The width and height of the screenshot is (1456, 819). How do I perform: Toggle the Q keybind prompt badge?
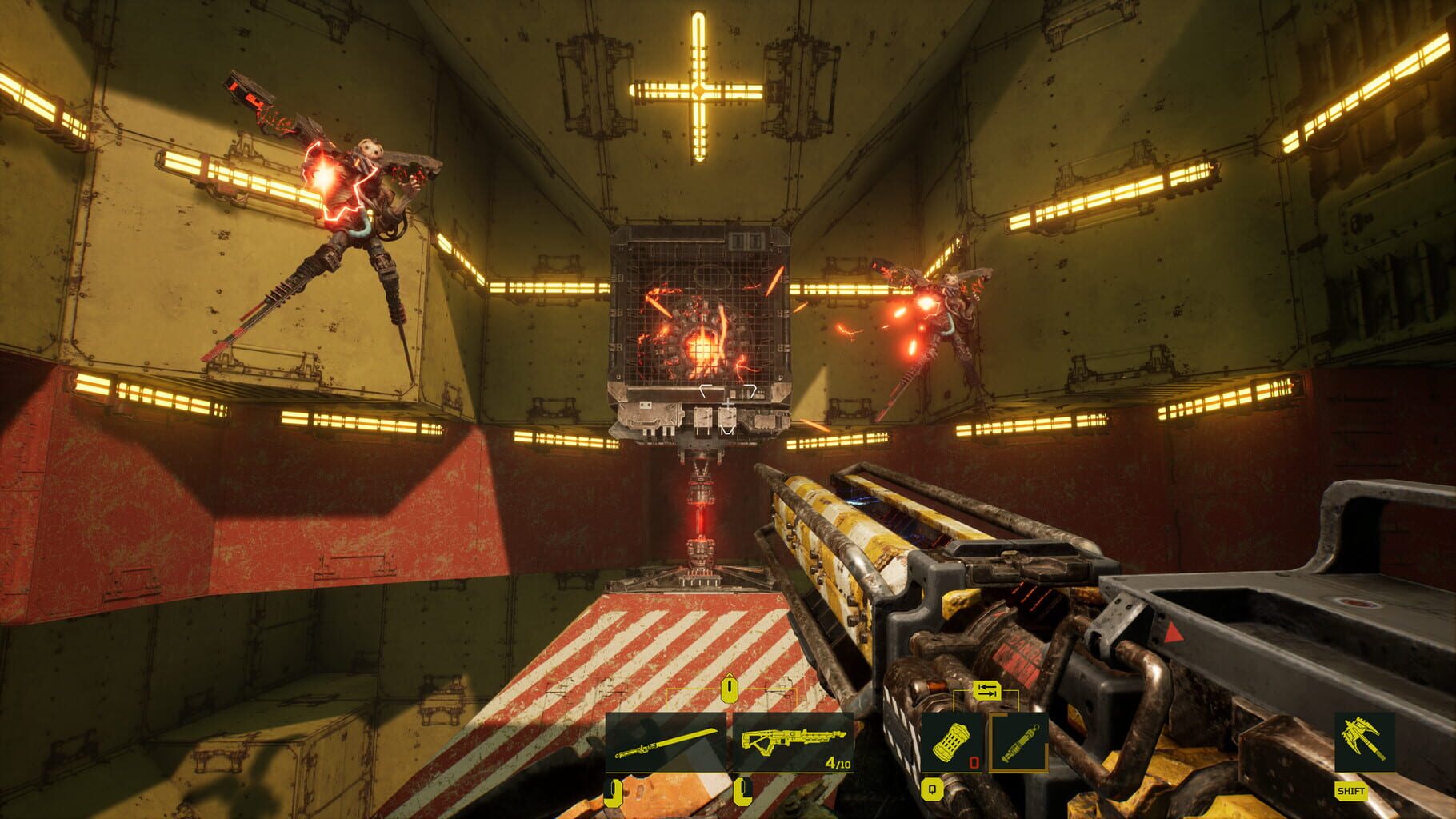coord(931,788)
